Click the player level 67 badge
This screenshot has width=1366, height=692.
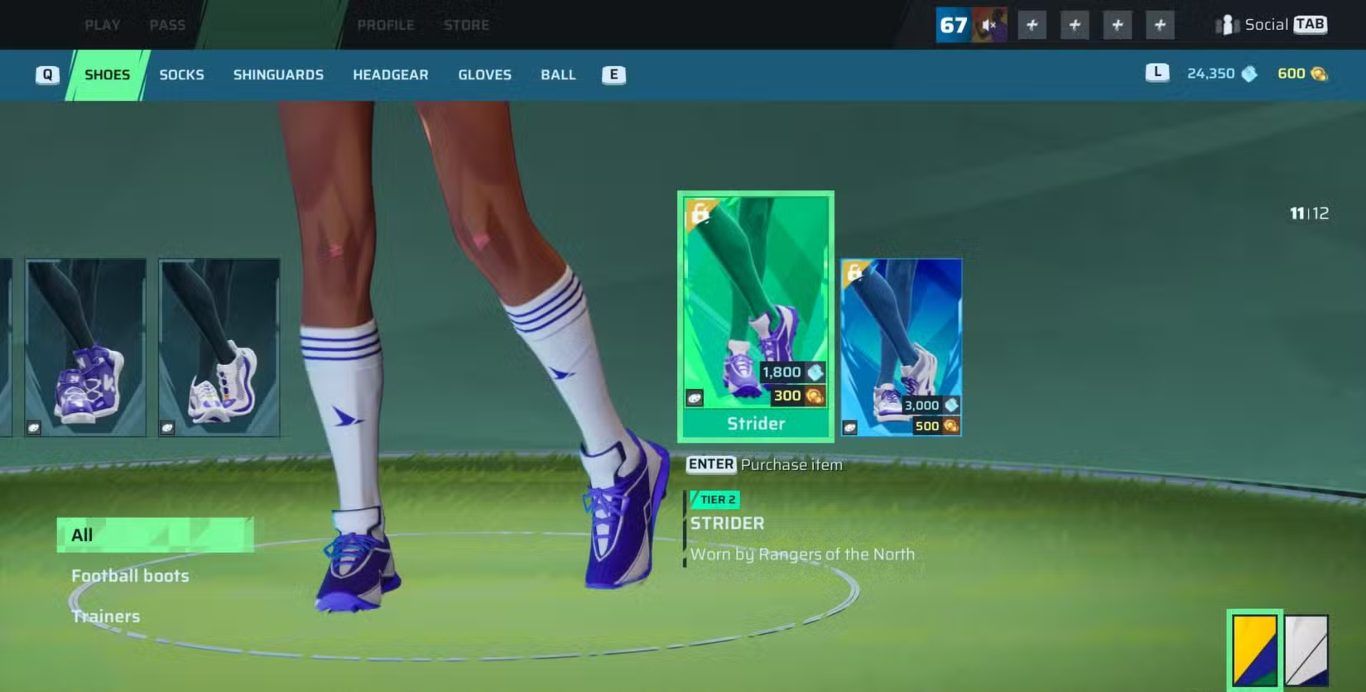click(x=953, y=25)
